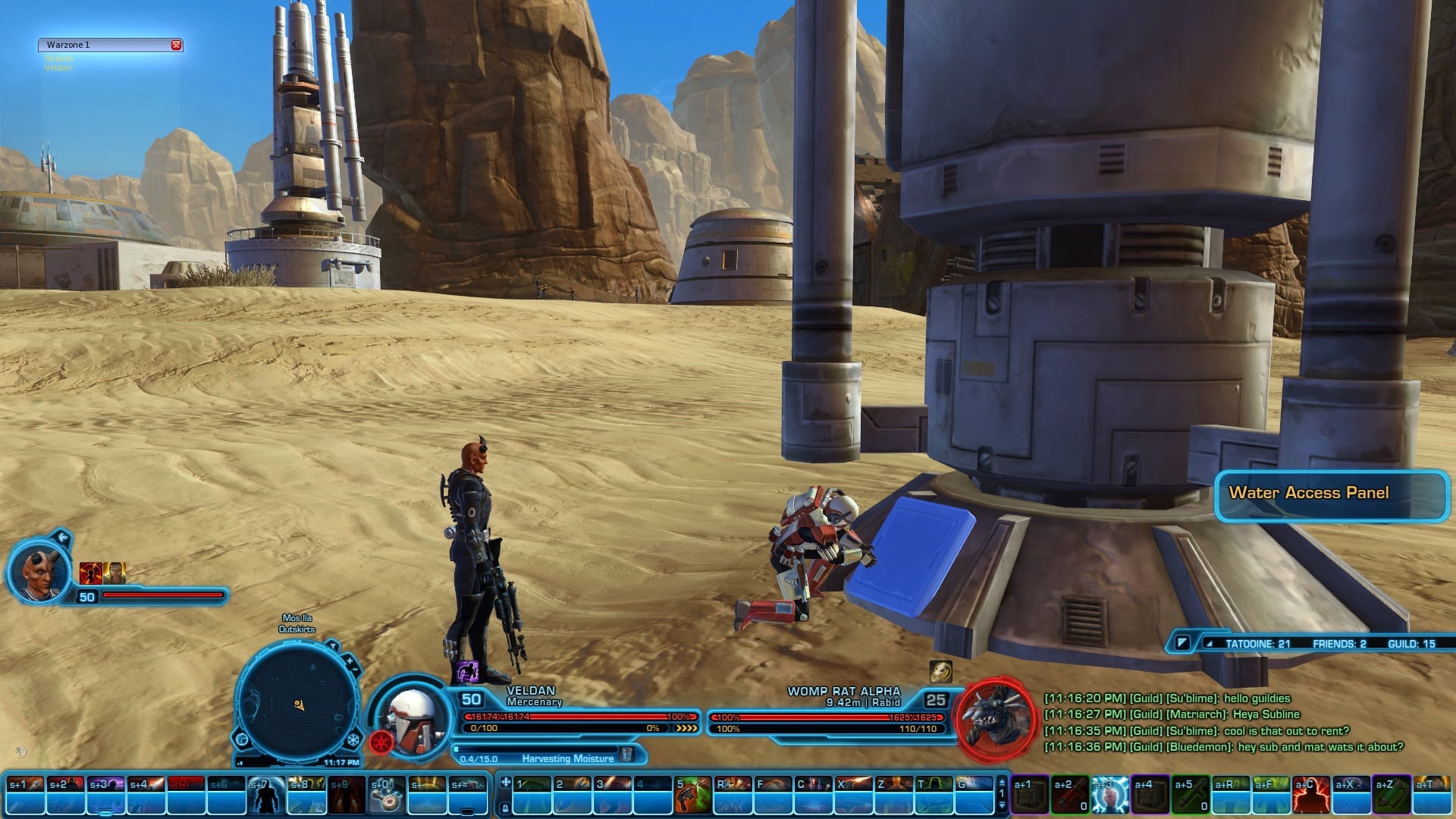Activate the red lightning silhouette ability on a+C

(x=1310, y=794)
